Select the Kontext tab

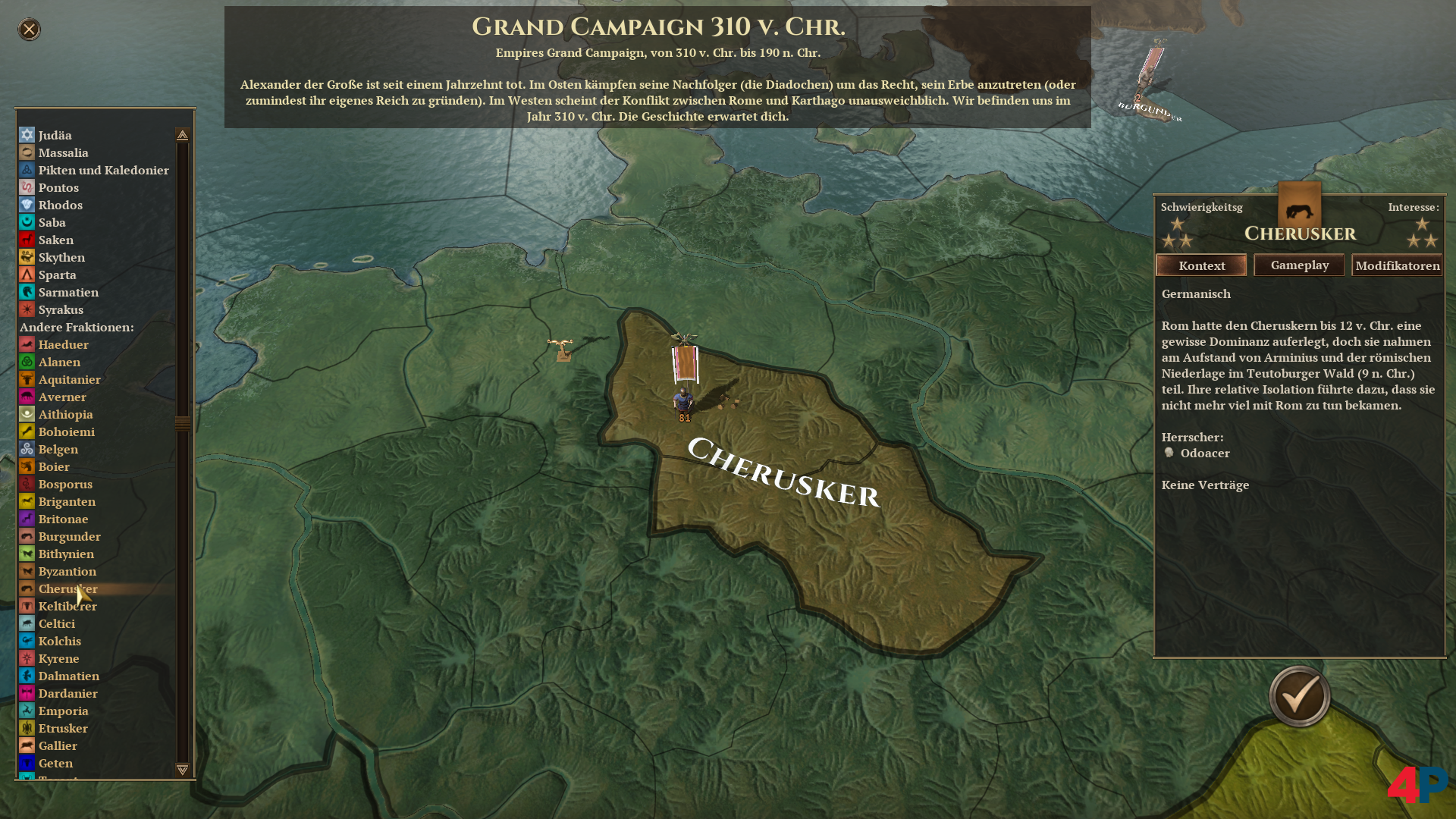pyautogui.click(x=1201, y=265)
